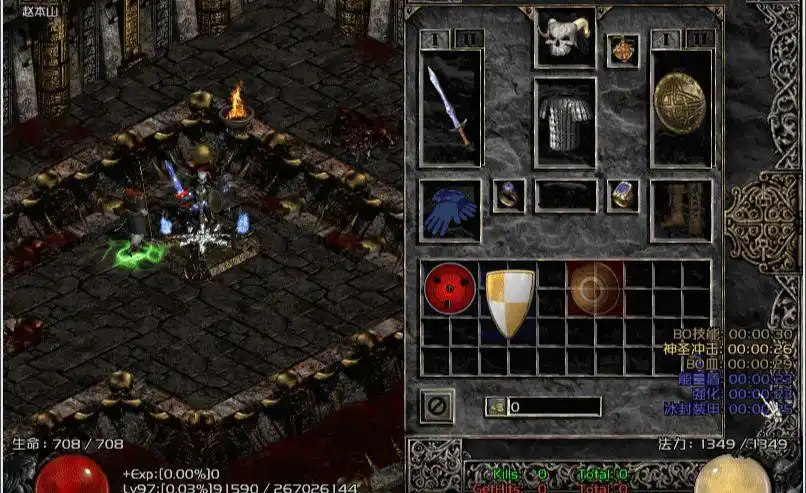
Task: Select the ring beside the gloves
Action: tap(507, 195)
